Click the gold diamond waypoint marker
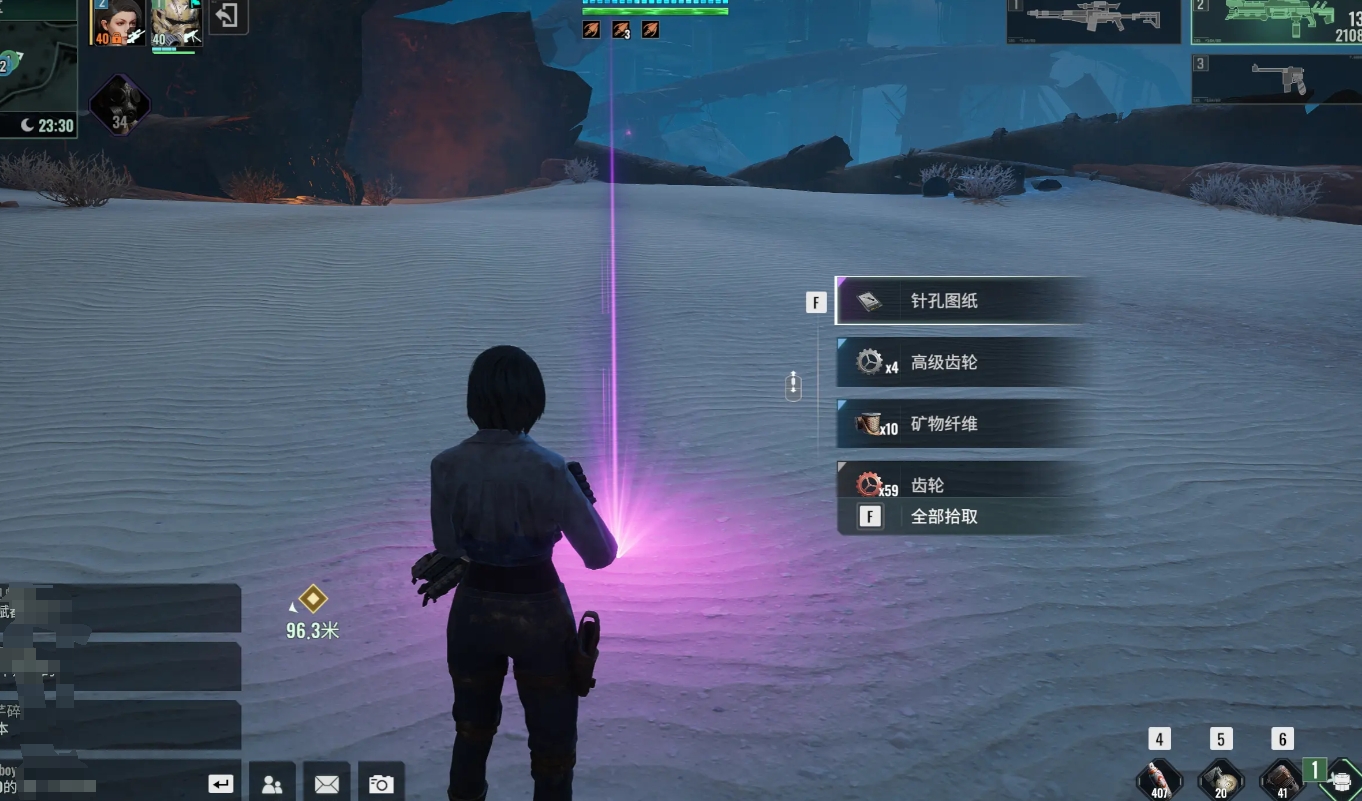The width and height of the screenshot is (1362, 801). point(313,599)
